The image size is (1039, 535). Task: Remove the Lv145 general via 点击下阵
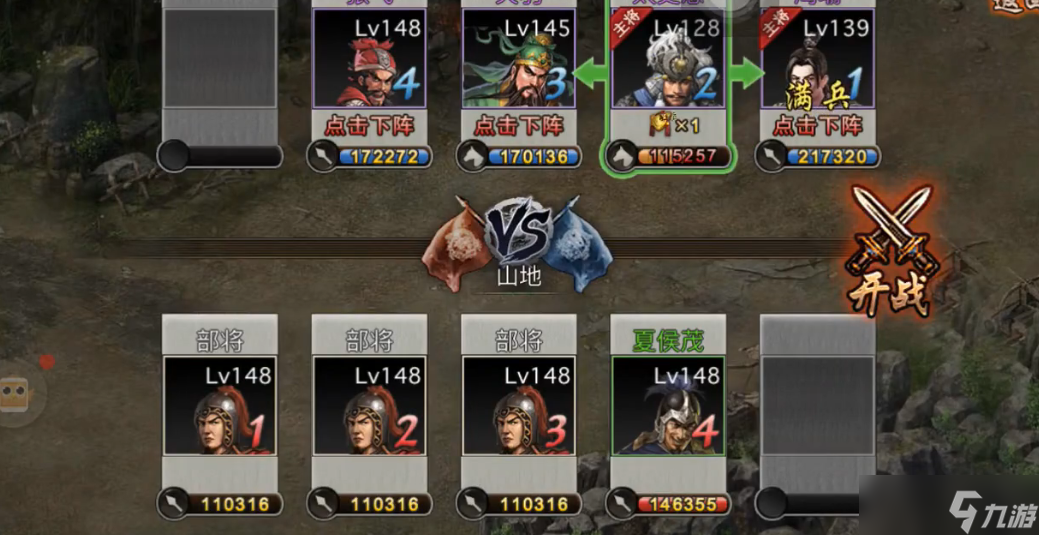518,126
